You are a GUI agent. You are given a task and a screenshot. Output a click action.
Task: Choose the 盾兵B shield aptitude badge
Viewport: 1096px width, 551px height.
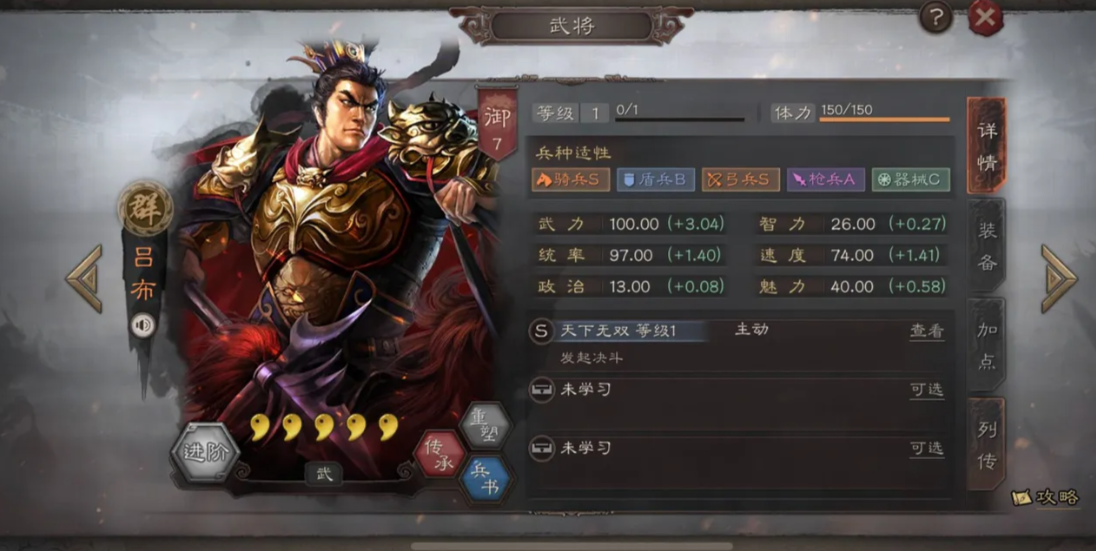pos(656,180)
